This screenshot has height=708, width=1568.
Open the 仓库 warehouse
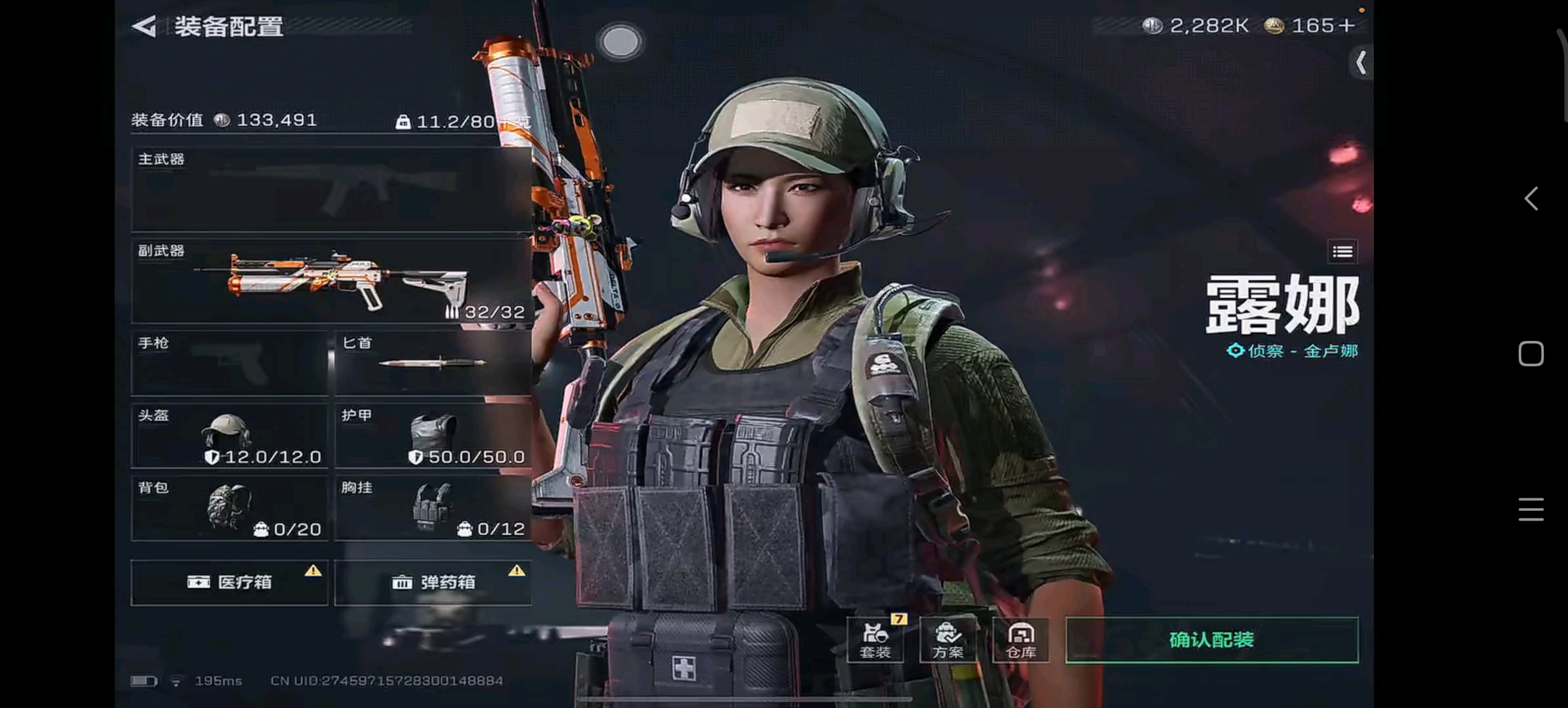pyautogui.click(x=1021, y=640)
